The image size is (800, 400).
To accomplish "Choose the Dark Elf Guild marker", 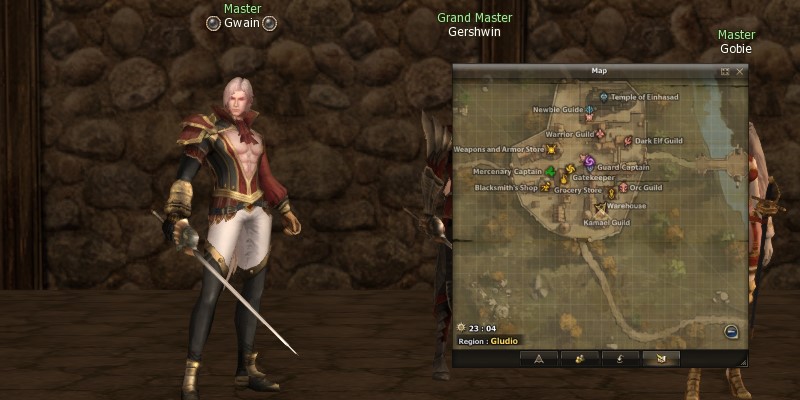I will click(x=628, y=141).
